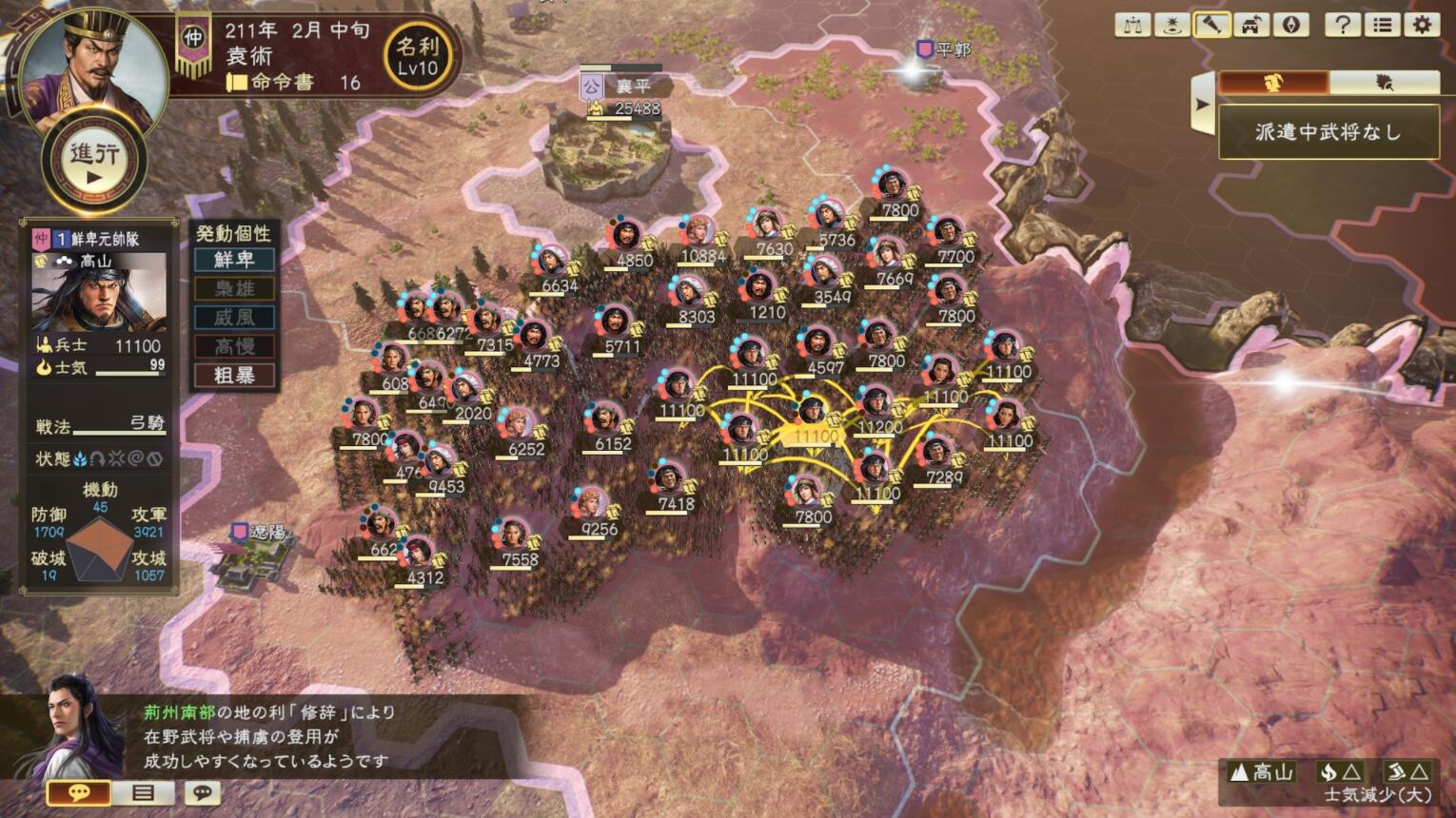The image size is (1456, 818).
Task: Switch to the beast icon tab in right panel
Action: (1385, 83)
